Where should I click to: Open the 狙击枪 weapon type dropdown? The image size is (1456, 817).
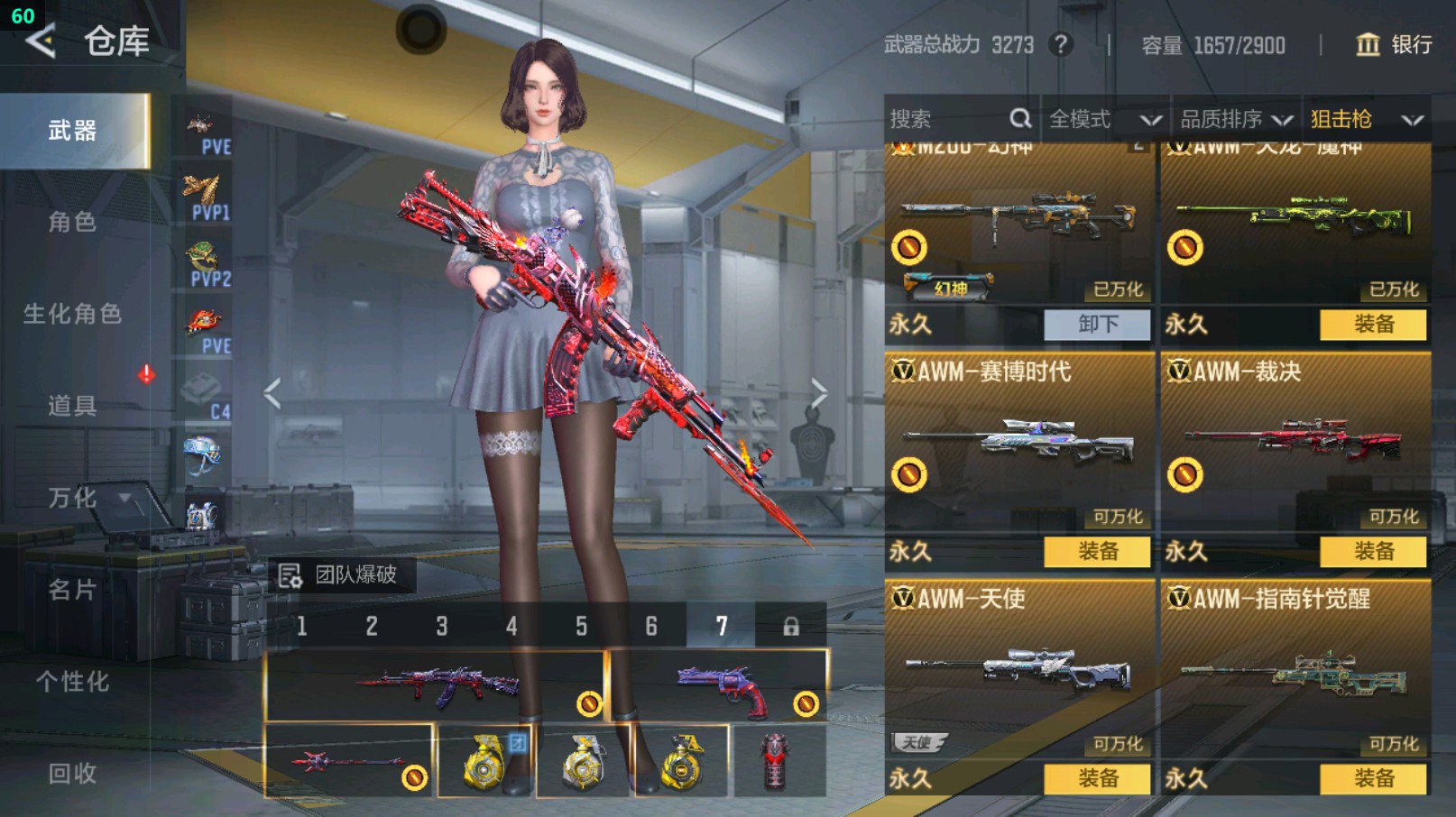[1366, 119]
